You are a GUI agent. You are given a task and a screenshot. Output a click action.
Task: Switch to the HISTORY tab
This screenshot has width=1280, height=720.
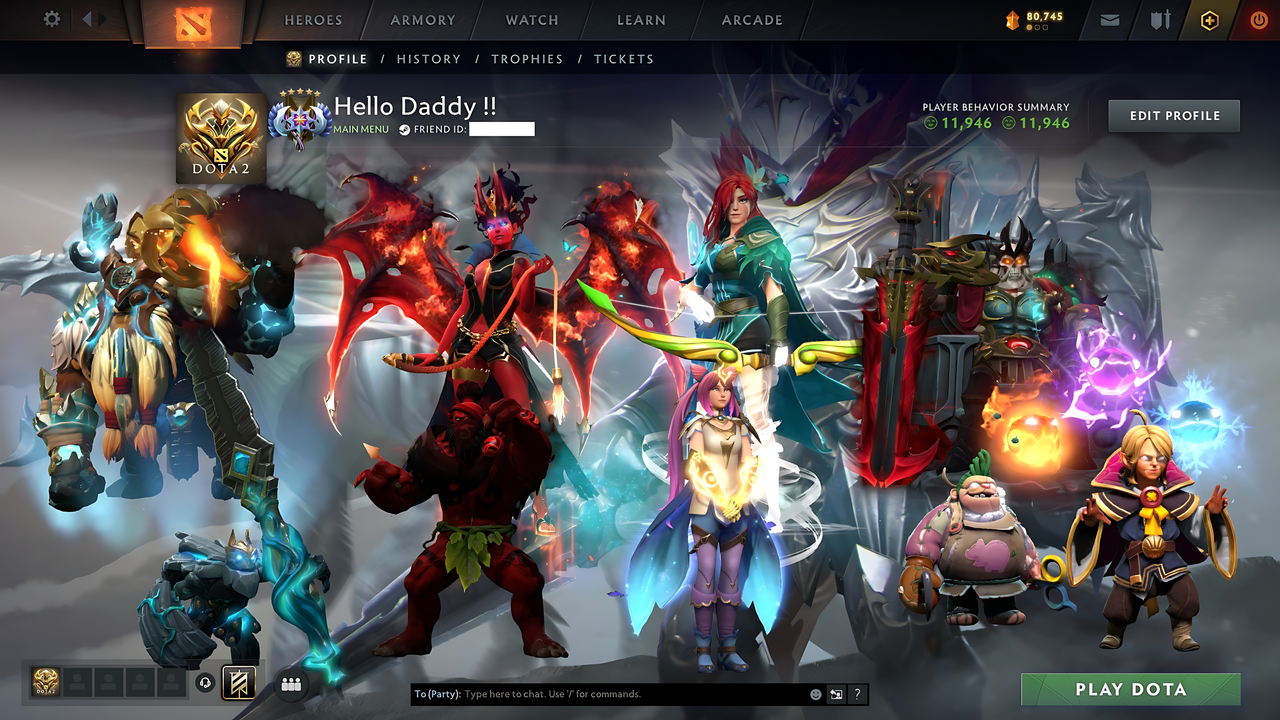429,59
